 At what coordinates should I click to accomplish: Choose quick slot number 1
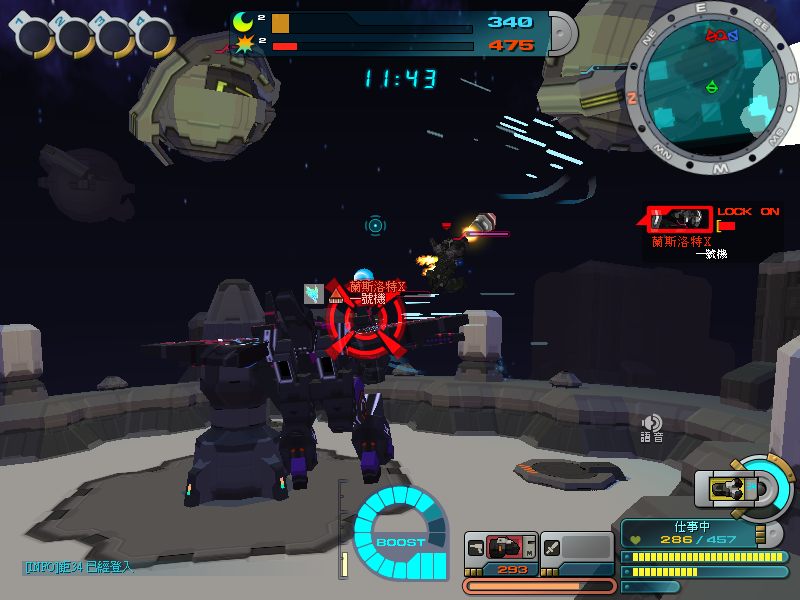pos(35,37)
